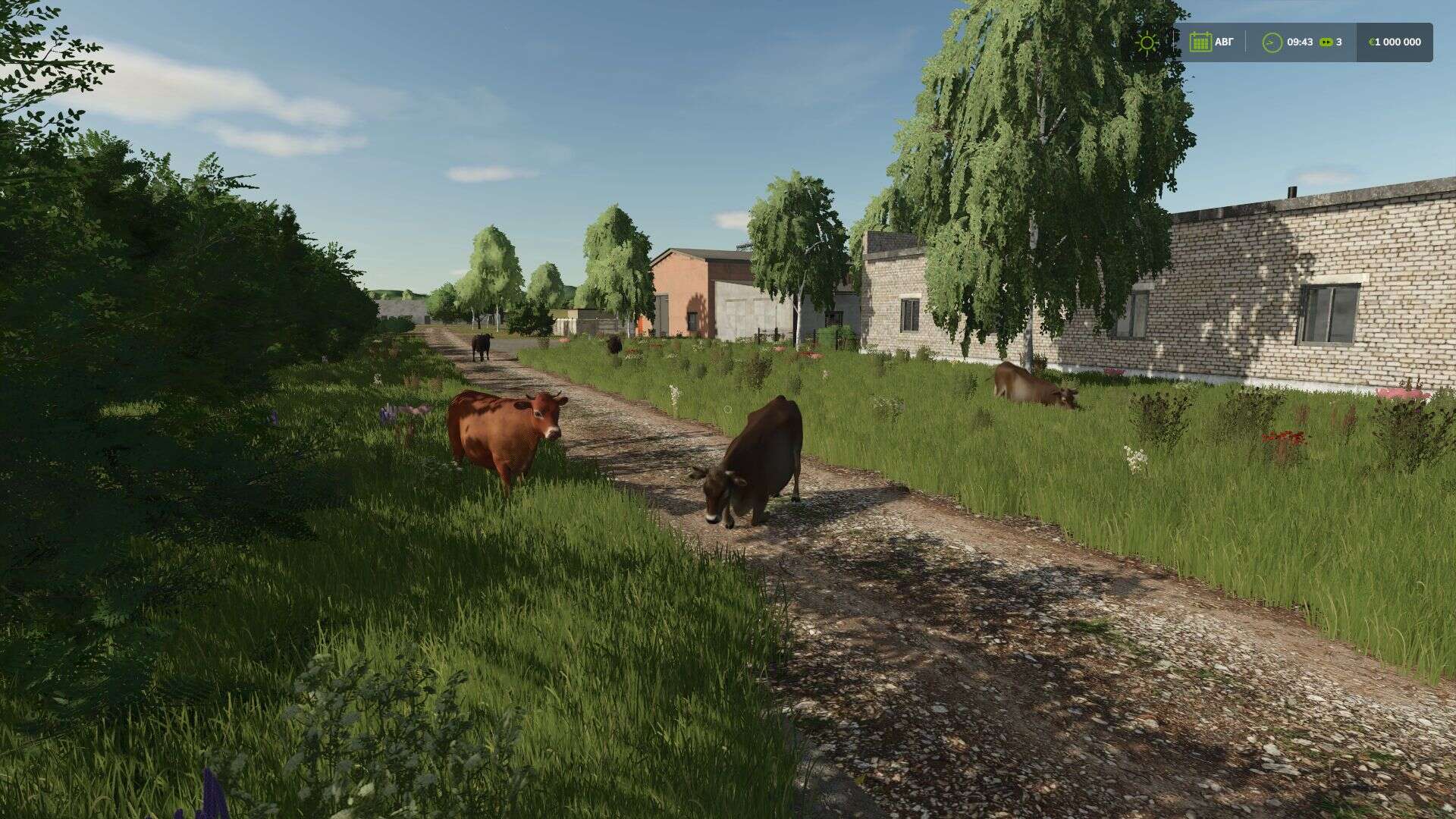Click the sunny weather forecast icon

pos(1148,42)
